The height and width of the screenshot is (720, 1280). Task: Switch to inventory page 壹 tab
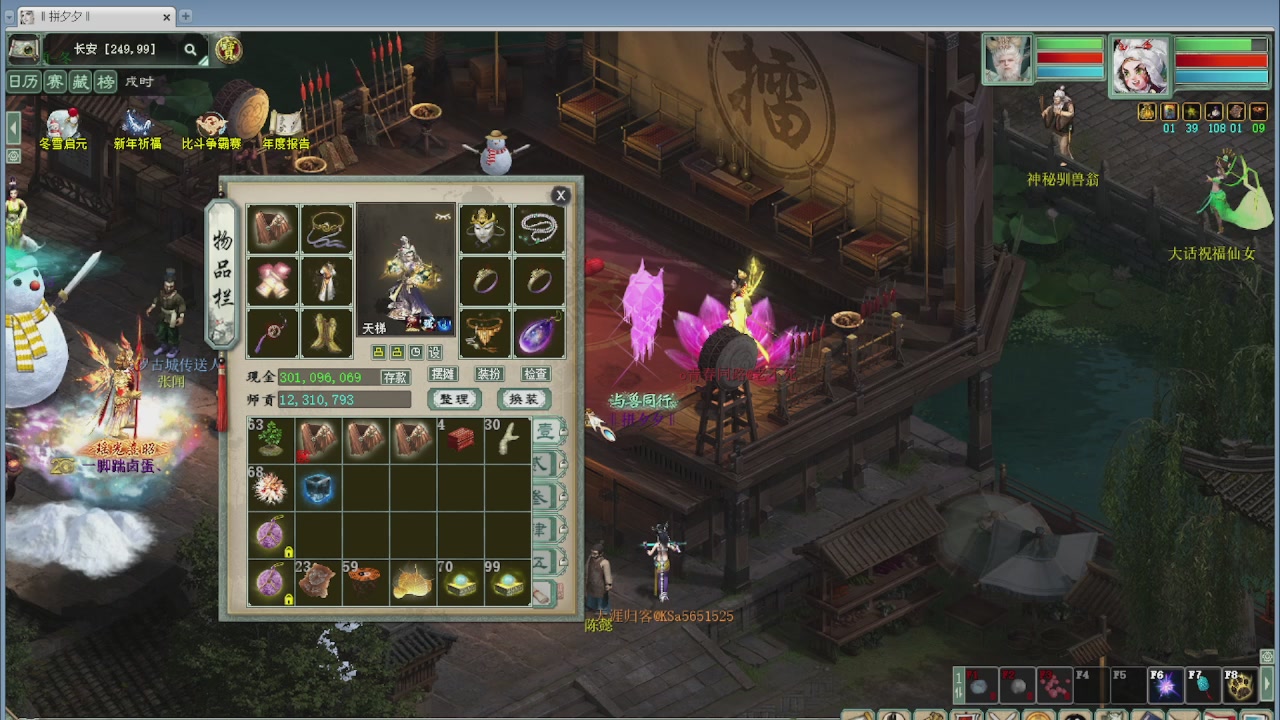click(x=545, y=431)
